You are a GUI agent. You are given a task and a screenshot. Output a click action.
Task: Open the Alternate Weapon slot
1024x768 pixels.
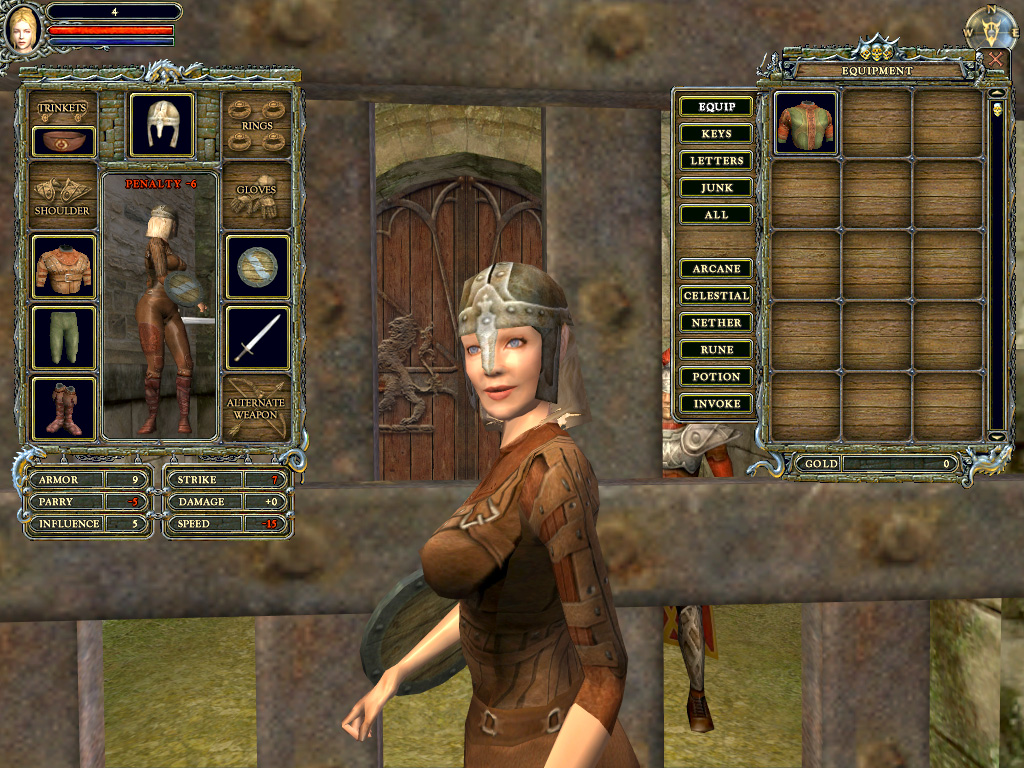257,408
